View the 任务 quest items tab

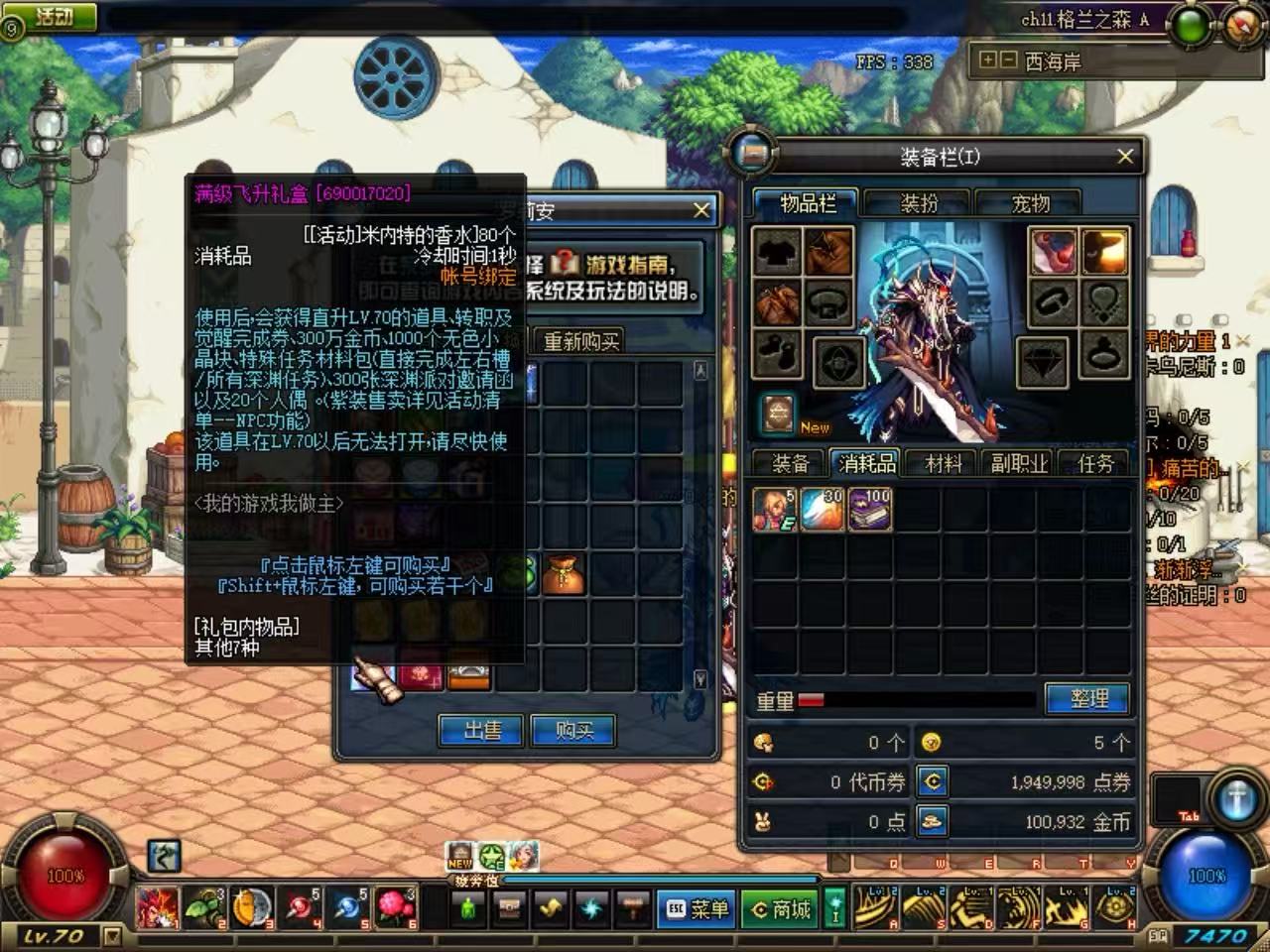point(1095,463)
